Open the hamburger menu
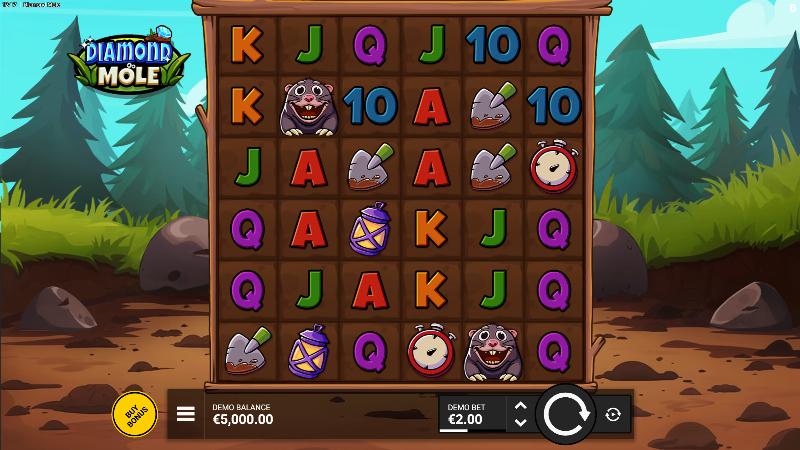The height and width of the screenshot is (450, 800). pos(186,414)
